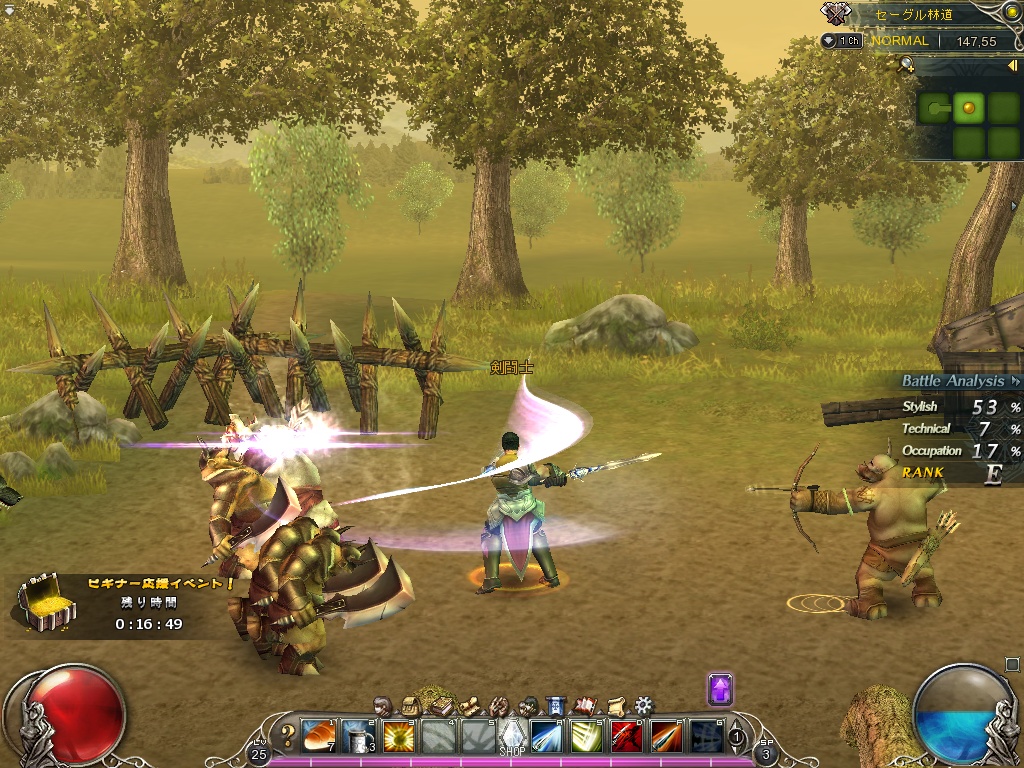Zoom the minimap with the magnifier icon
This screenshot has height=768, width=1024.
pos(906,66)
